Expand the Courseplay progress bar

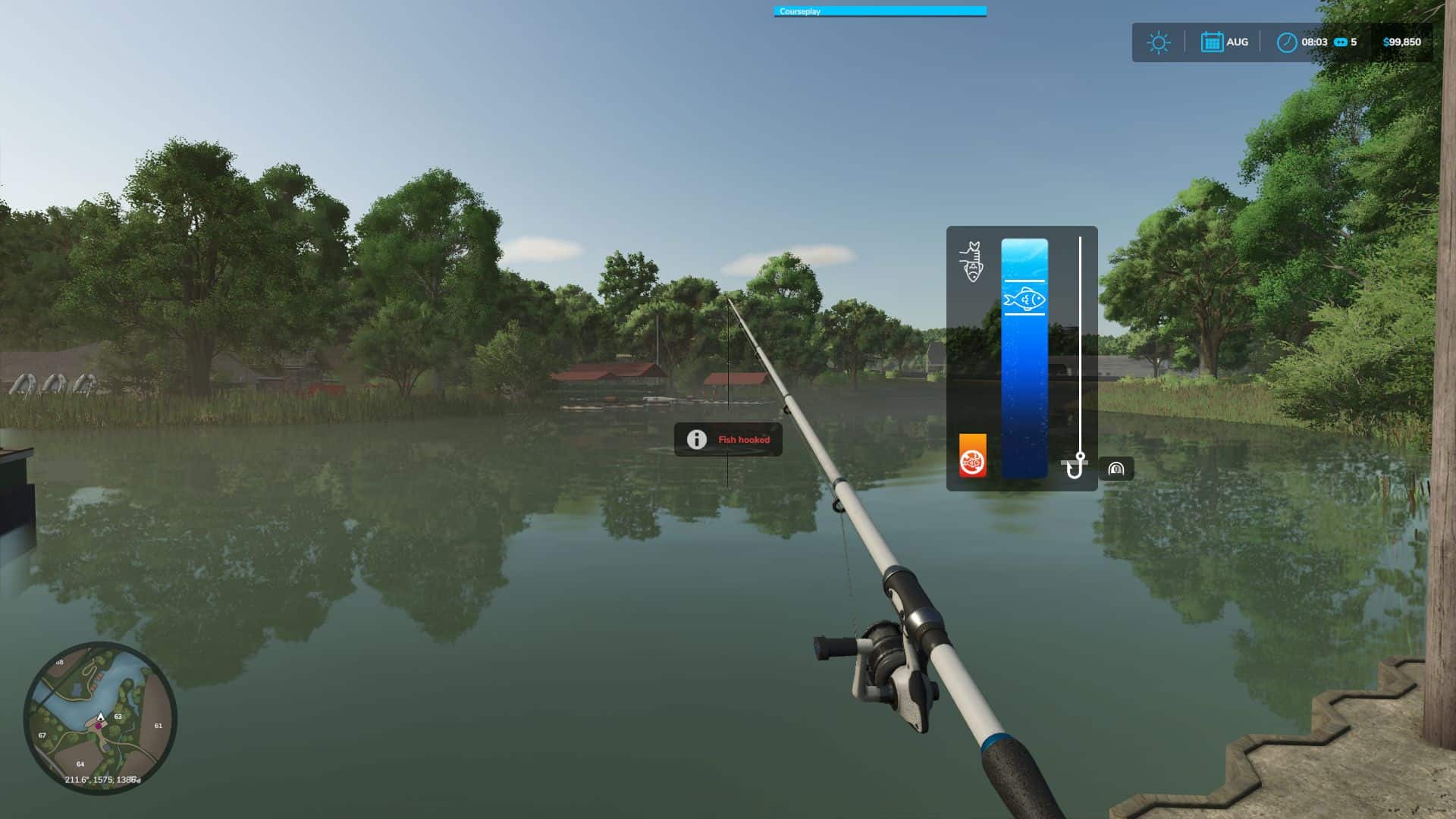point(880,11)
